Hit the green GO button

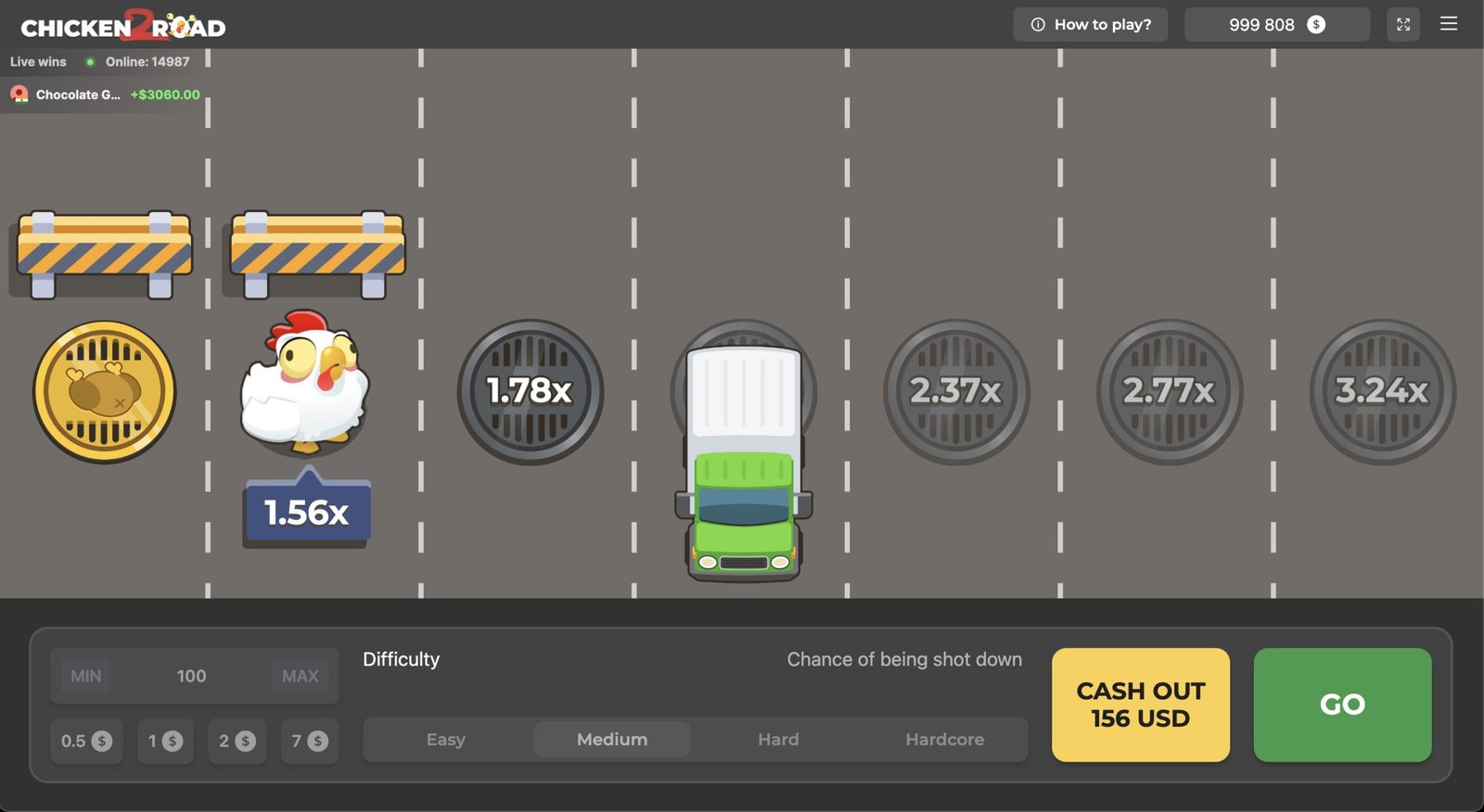[1341, 704]
